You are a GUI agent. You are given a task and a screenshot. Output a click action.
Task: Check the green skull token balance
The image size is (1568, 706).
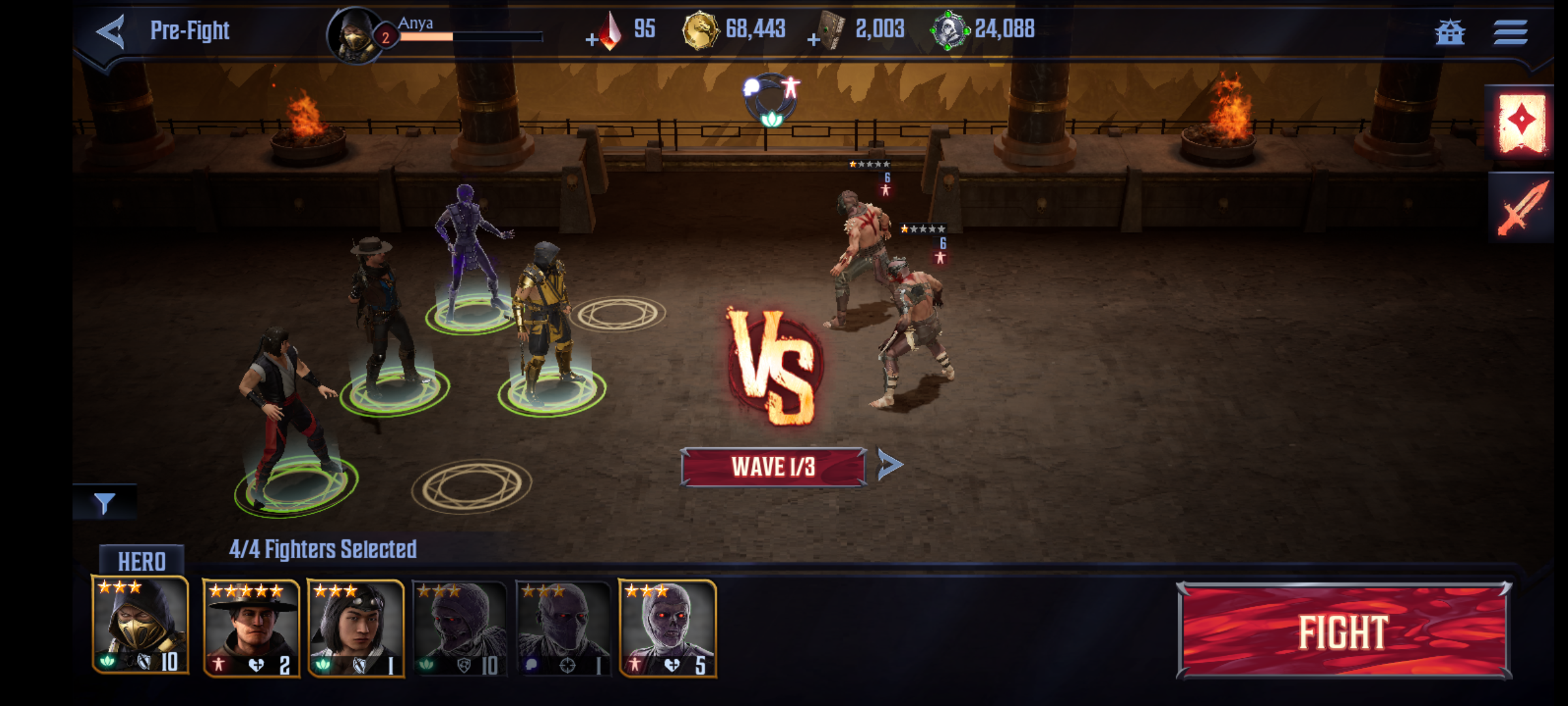point(983,29)
